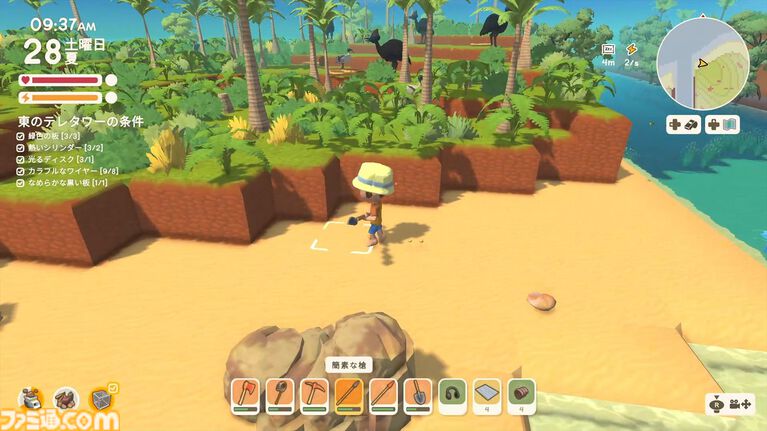
Task: Open the campfire icon
Action: click(66, 399)
